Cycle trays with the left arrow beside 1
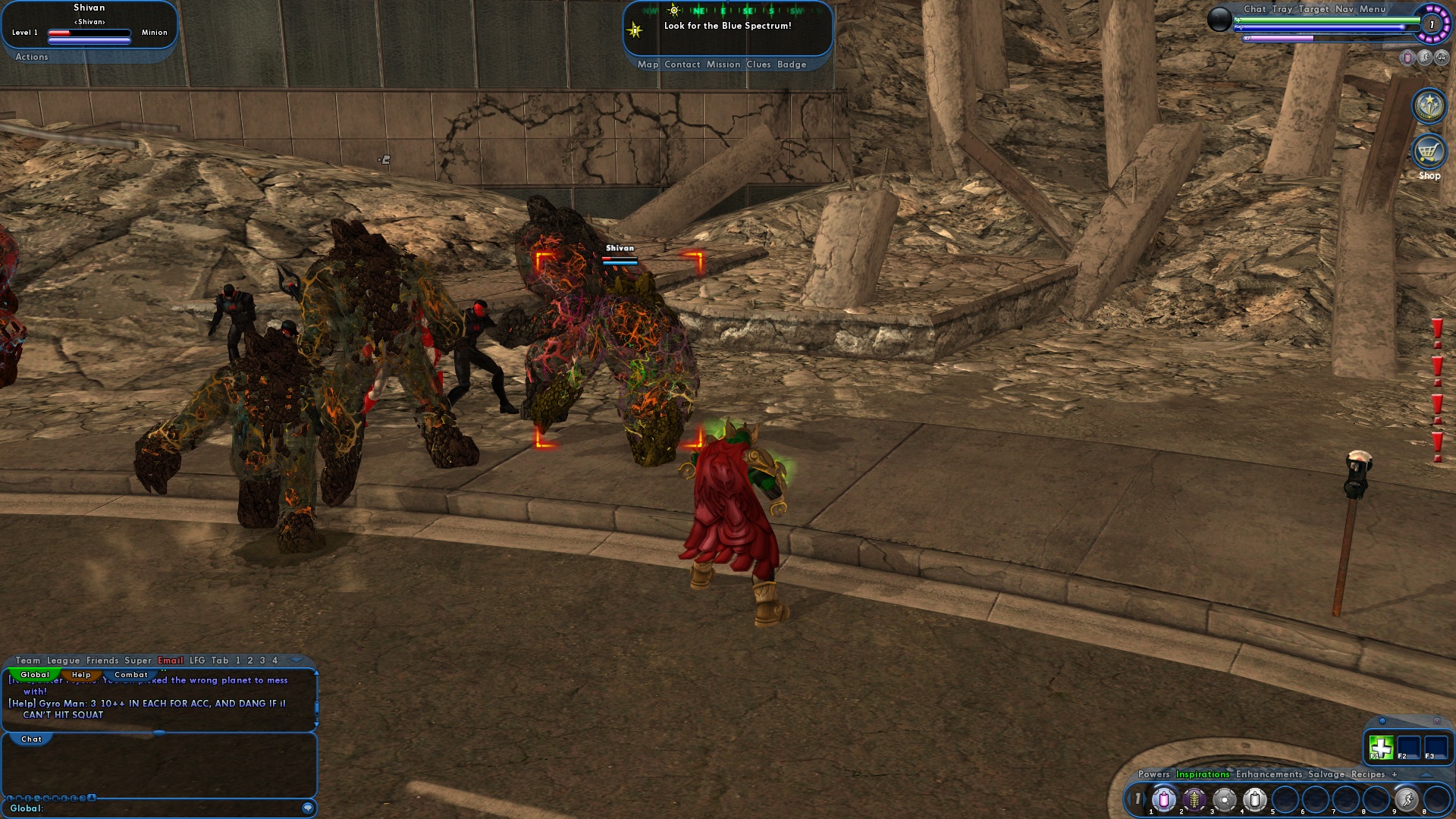 (1129, 799)
